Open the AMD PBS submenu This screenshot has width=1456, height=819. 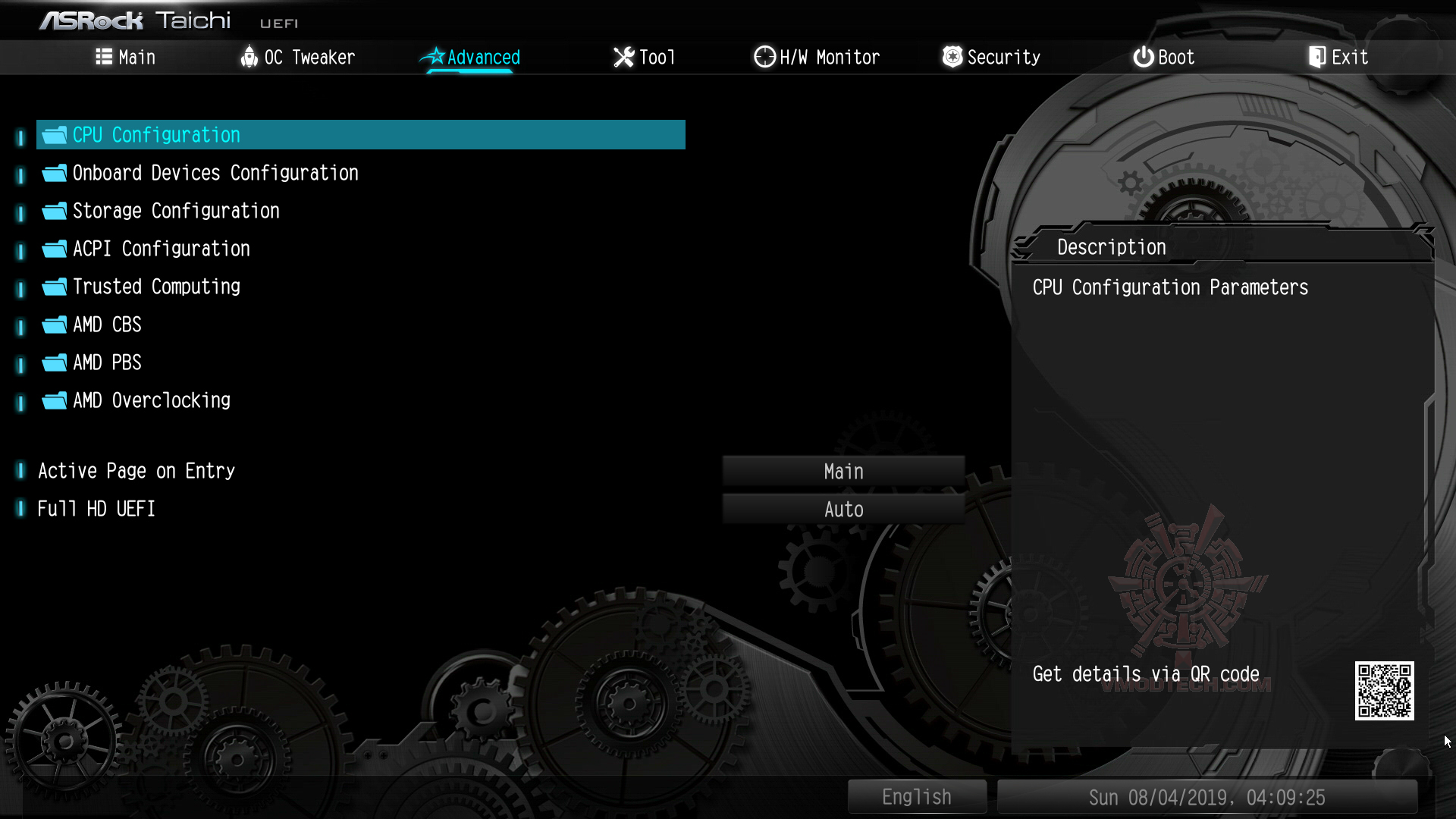107,362
